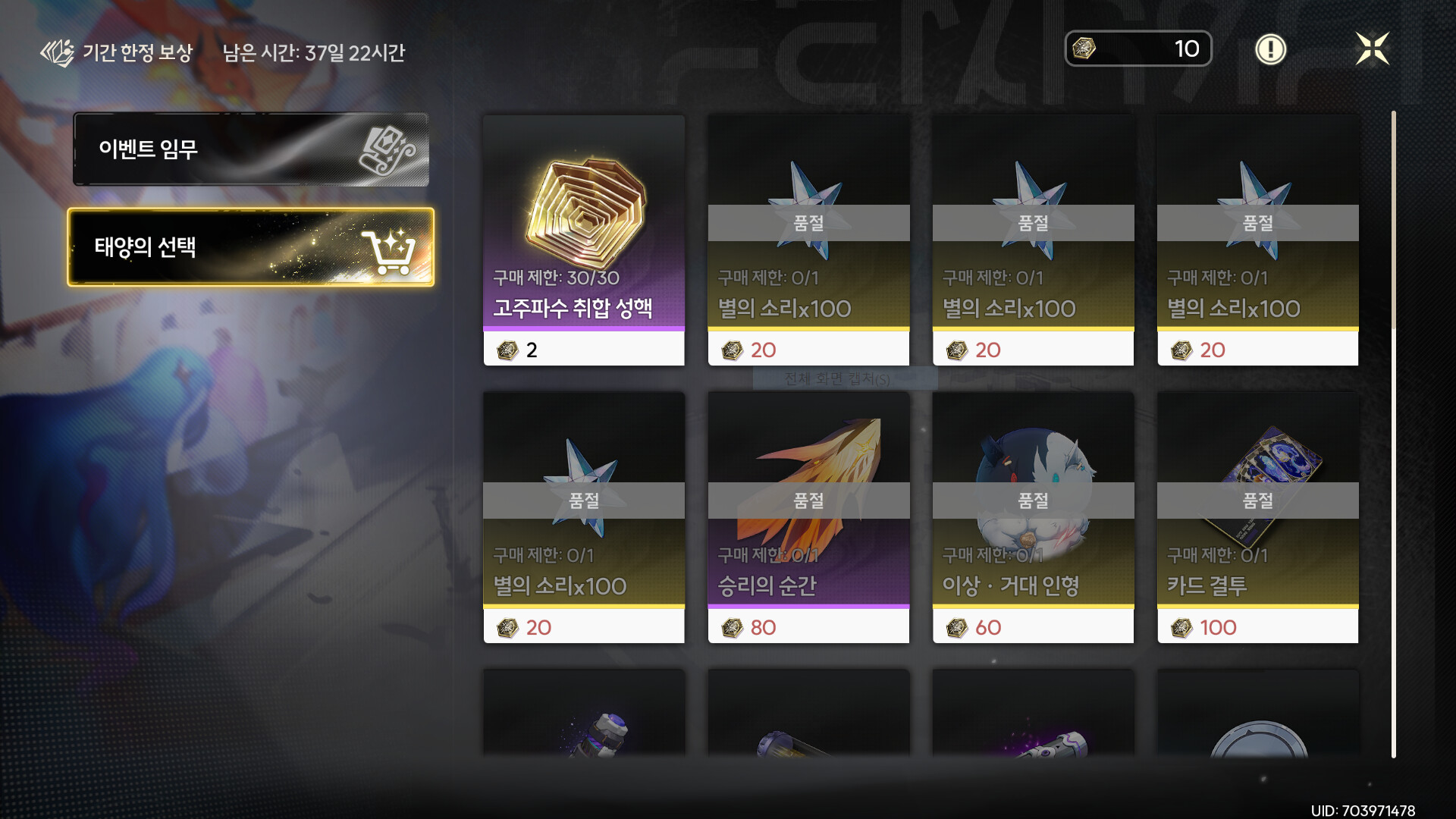Pick the 카드 결투 shop item
Screen dimensions: 1456x819
(x=1257, y=517)
